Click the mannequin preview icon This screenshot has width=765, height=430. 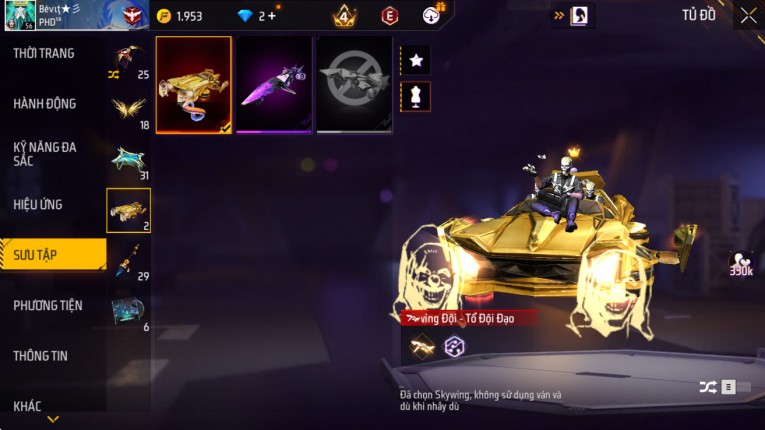(416, 96)
